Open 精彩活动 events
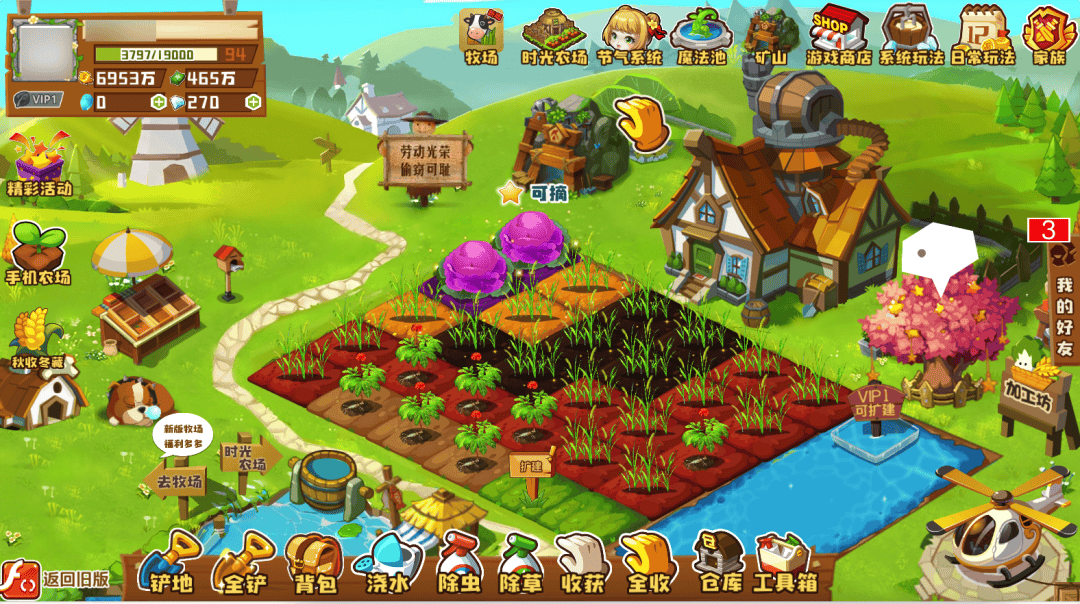This screenshot has width=1080, height=604. click(x=40, y=163)
